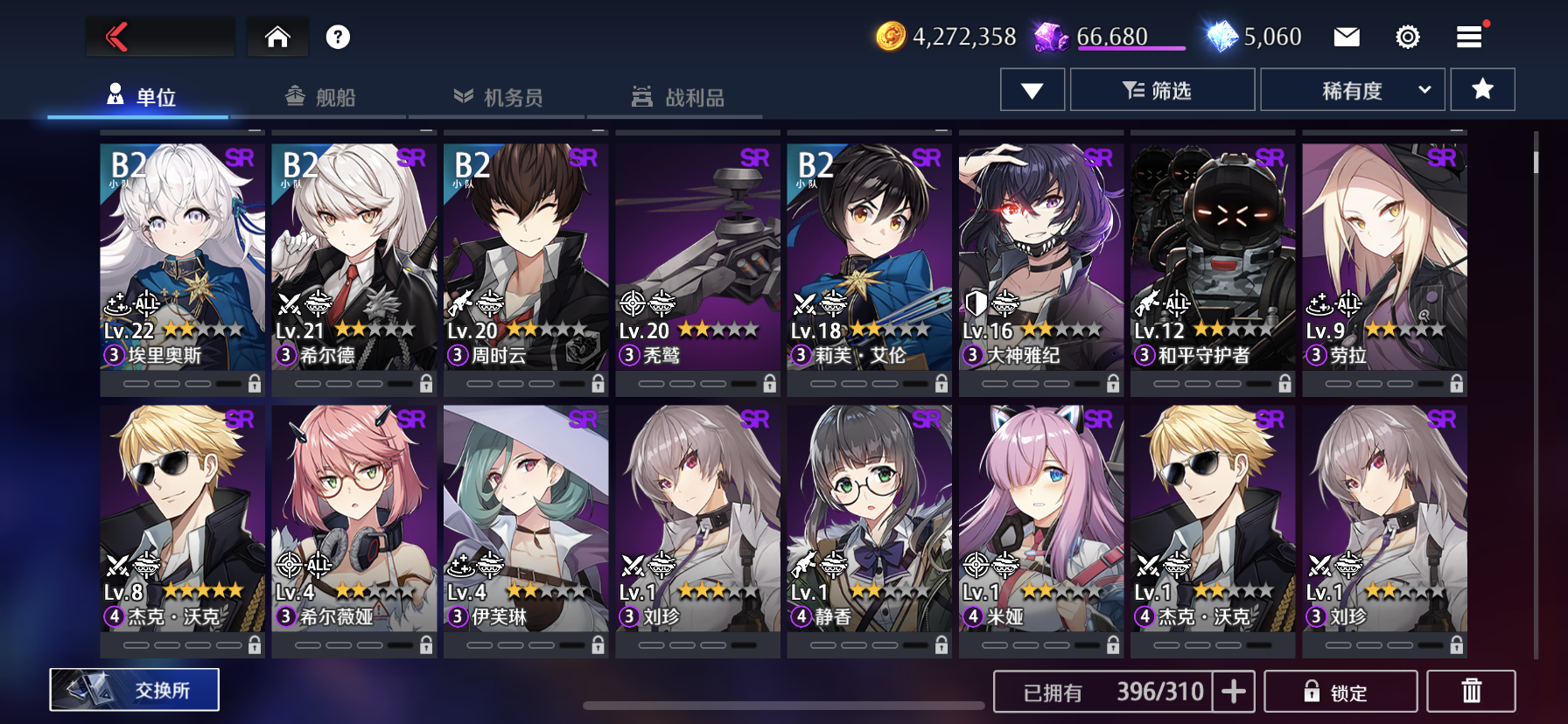
Task: Toggle the lock on 劳拉 card
Action: 1456,383
